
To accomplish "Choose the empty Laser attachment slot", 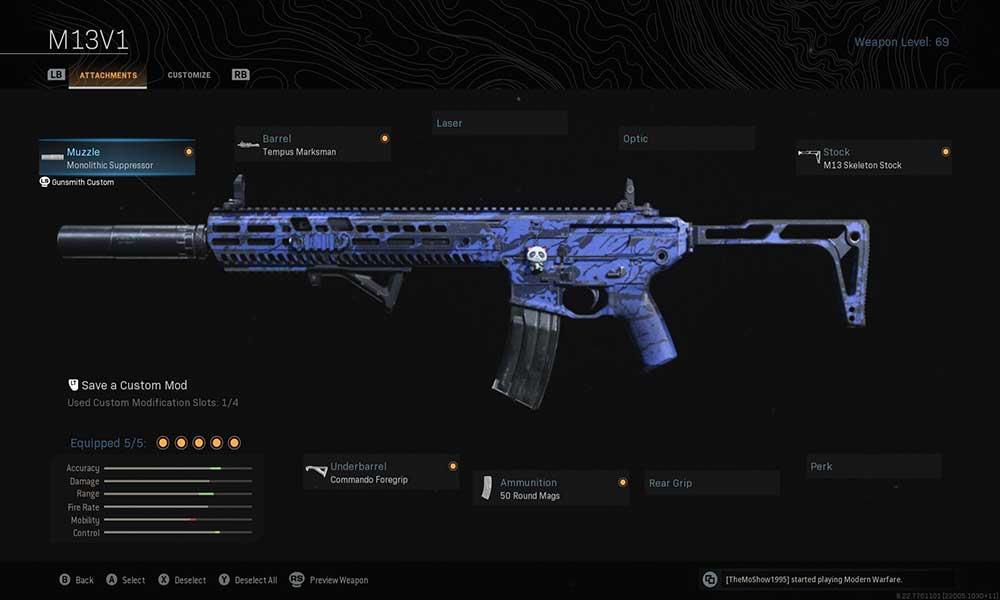I will (x=500, y=123).
